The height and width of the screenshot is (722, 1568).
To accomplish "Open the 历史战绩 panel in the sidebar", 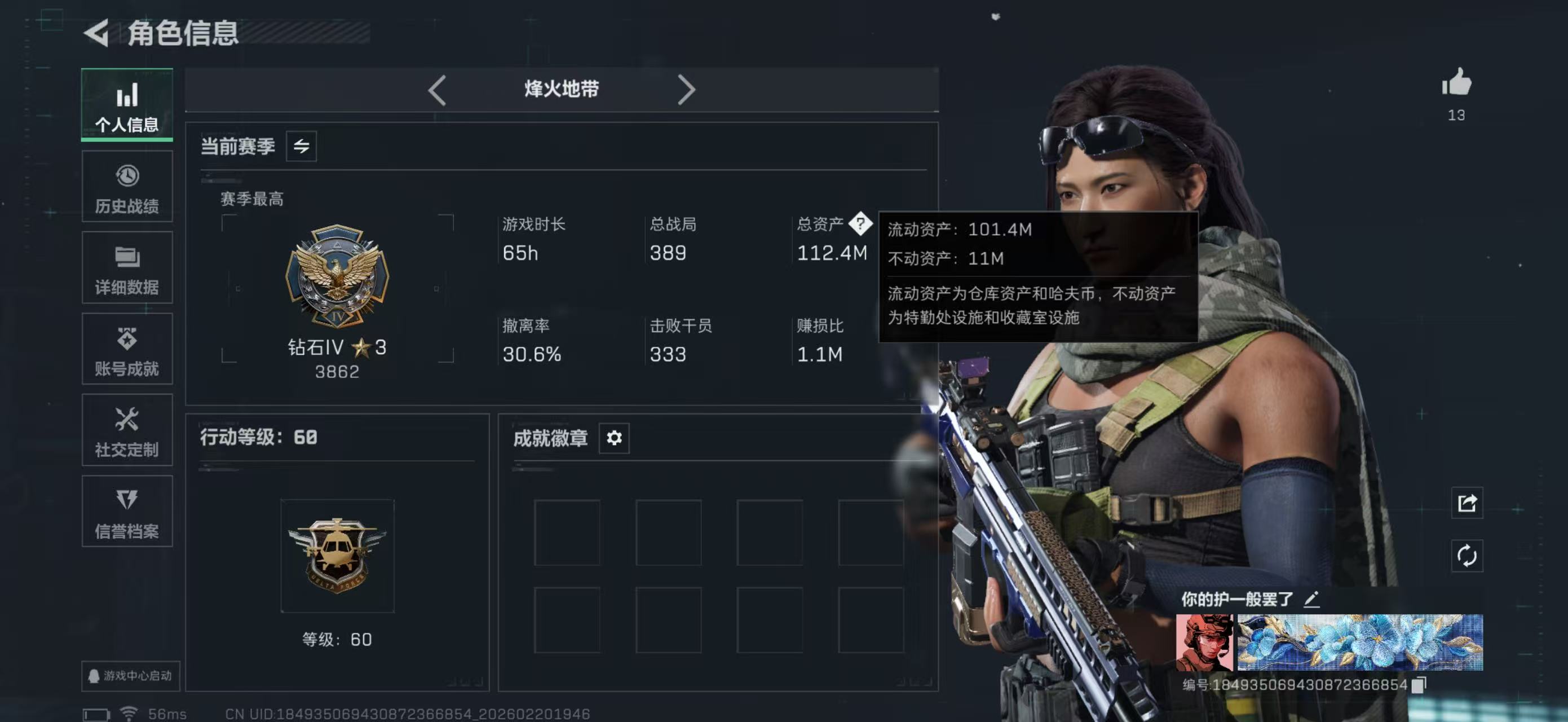I will [127, 186].
